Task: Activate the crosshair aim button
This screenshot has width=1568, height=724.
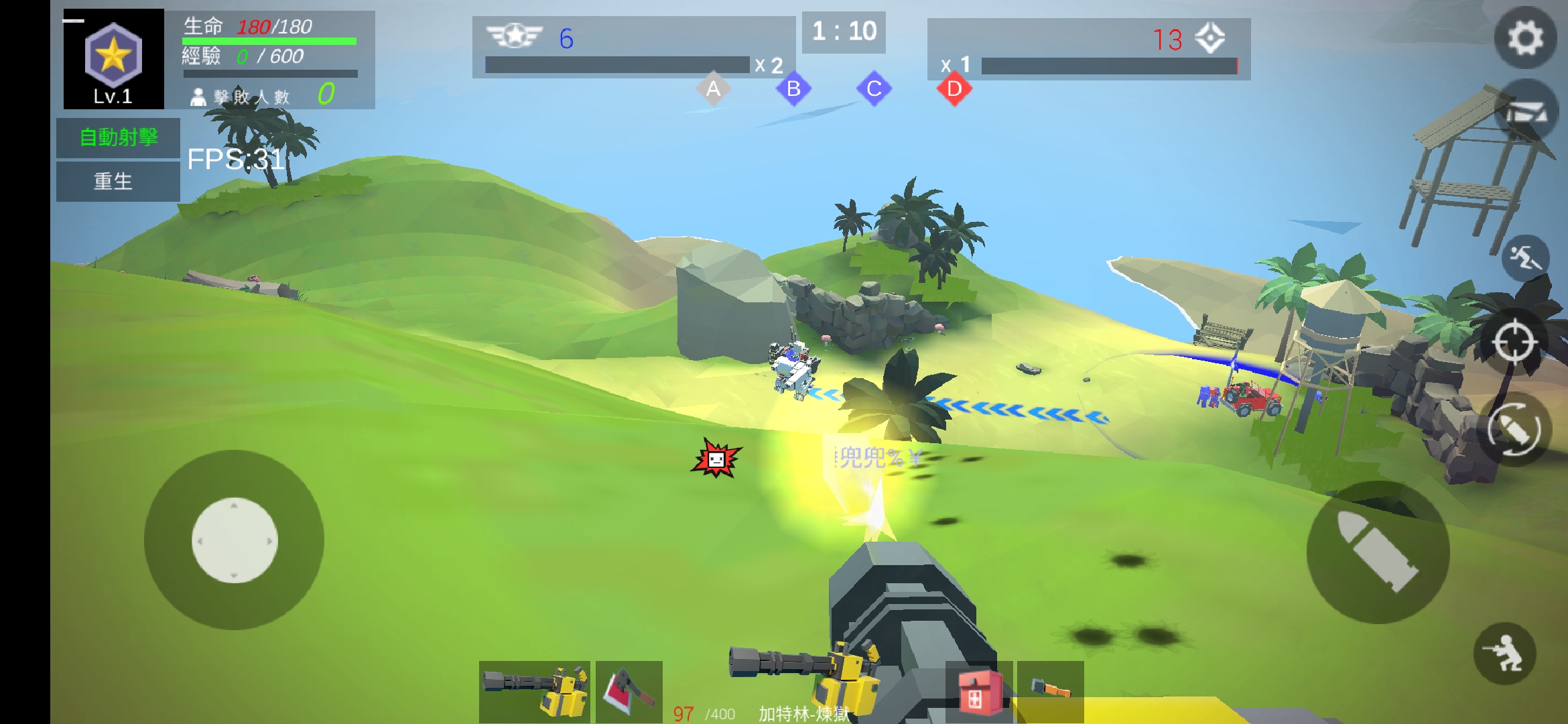Action: pos(1513,343)
